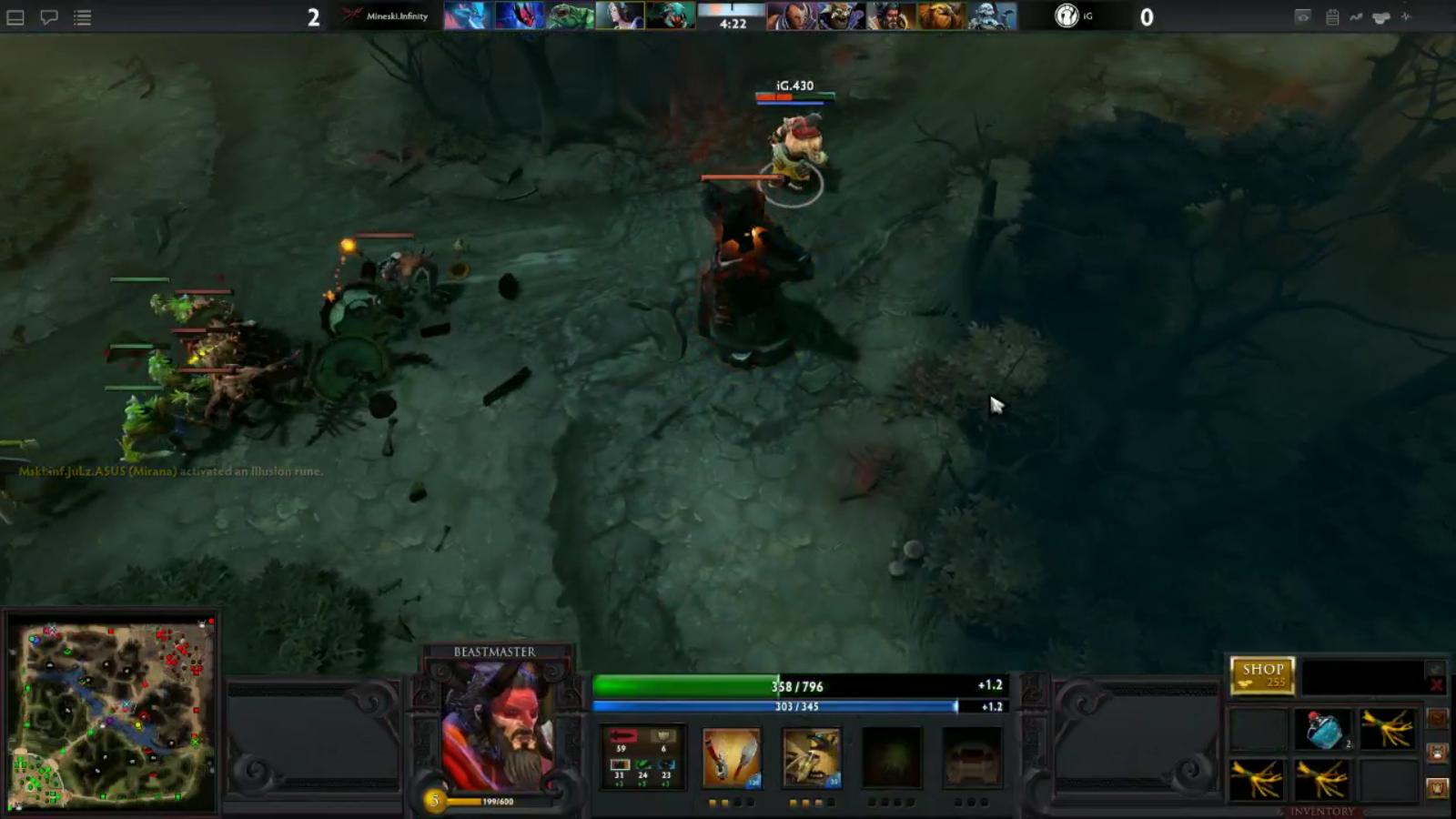Open the SHOP with 255 gold
Viewport: 1456px width, 819px height.
tap(1261, 675)
